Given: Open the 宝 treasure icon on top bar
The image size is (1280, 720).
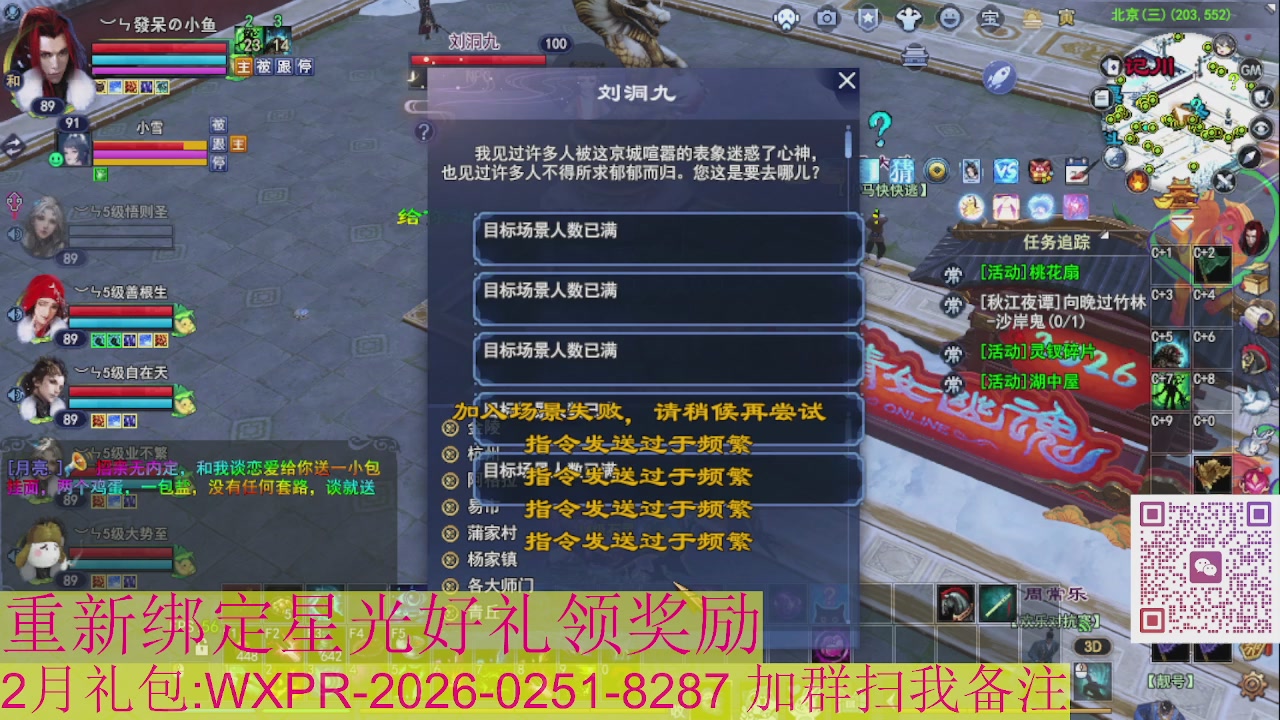Looking at the screenshot, I should point(991,17).
